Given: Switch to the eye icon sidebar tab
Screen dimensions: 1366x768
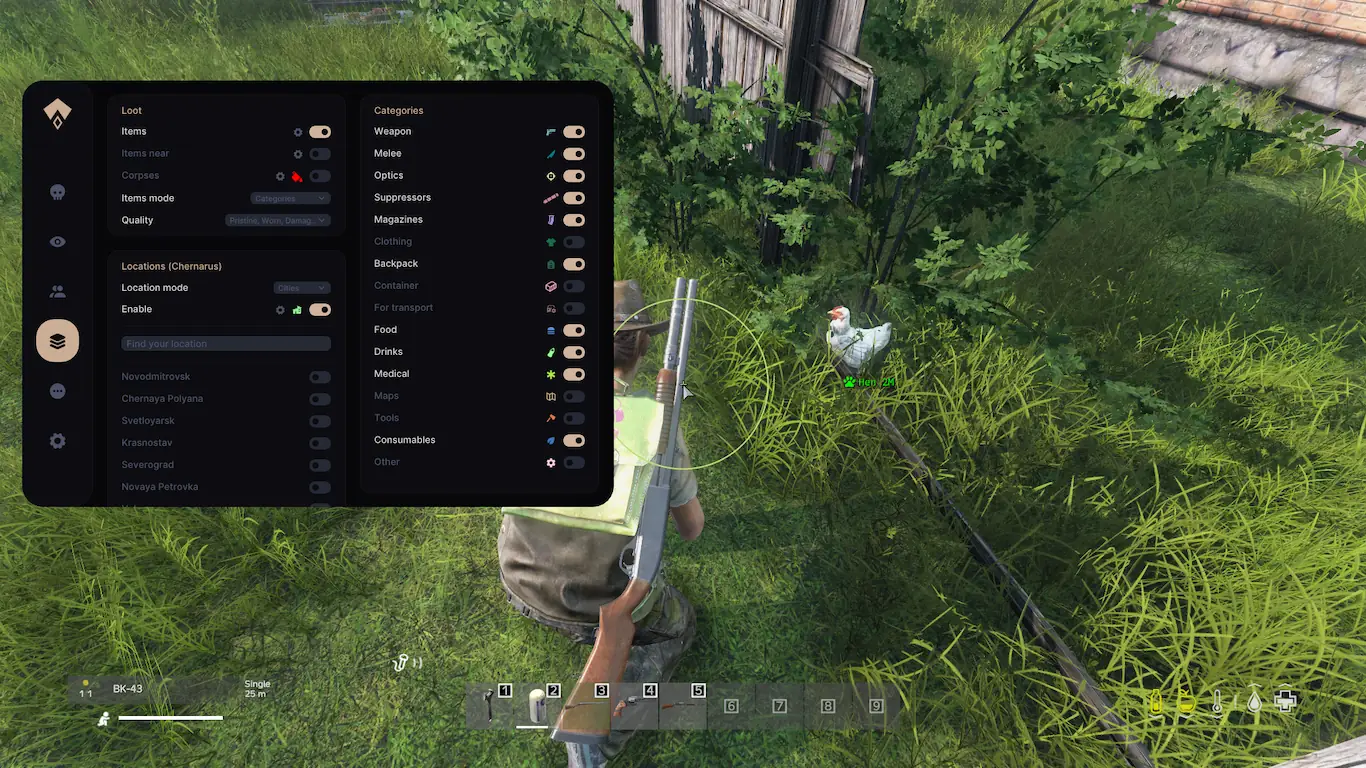Looking at the screenshot, I should 58,242.
